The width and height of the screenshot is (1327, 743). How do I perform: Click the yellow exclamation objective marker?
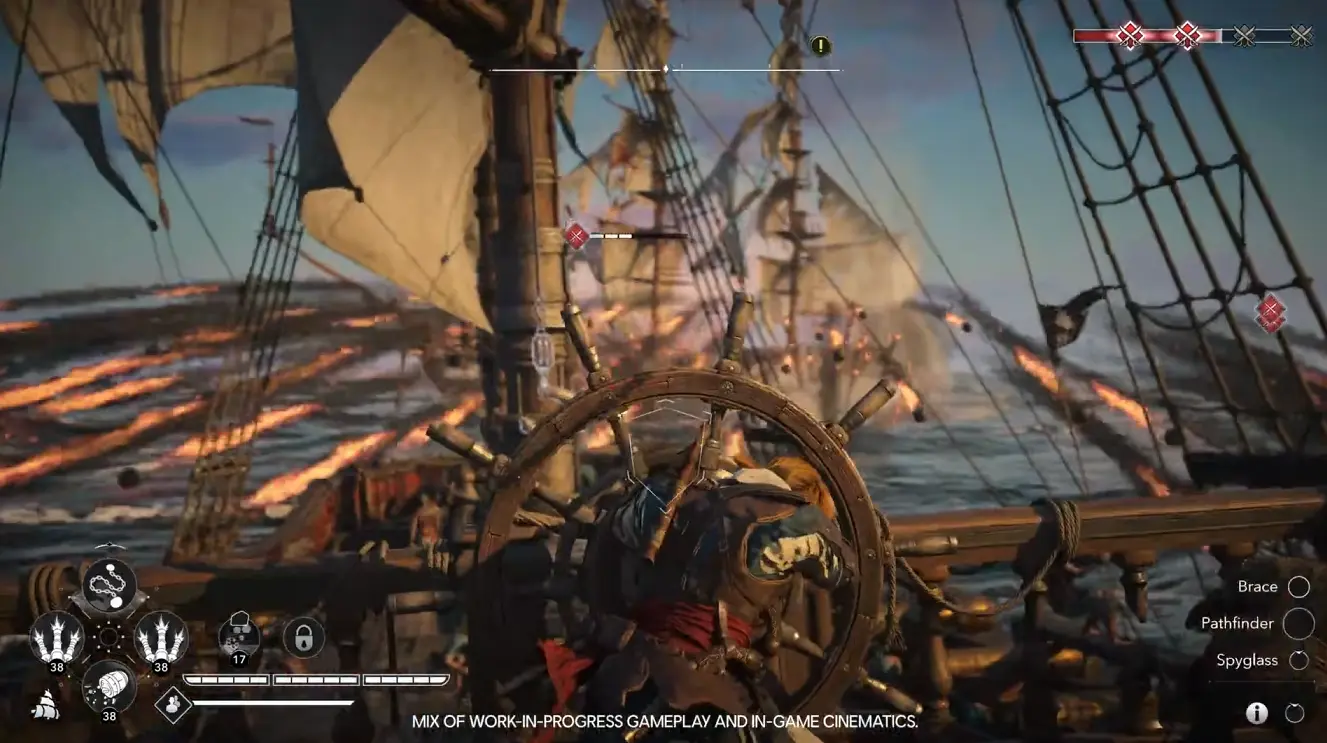point(820,46)
